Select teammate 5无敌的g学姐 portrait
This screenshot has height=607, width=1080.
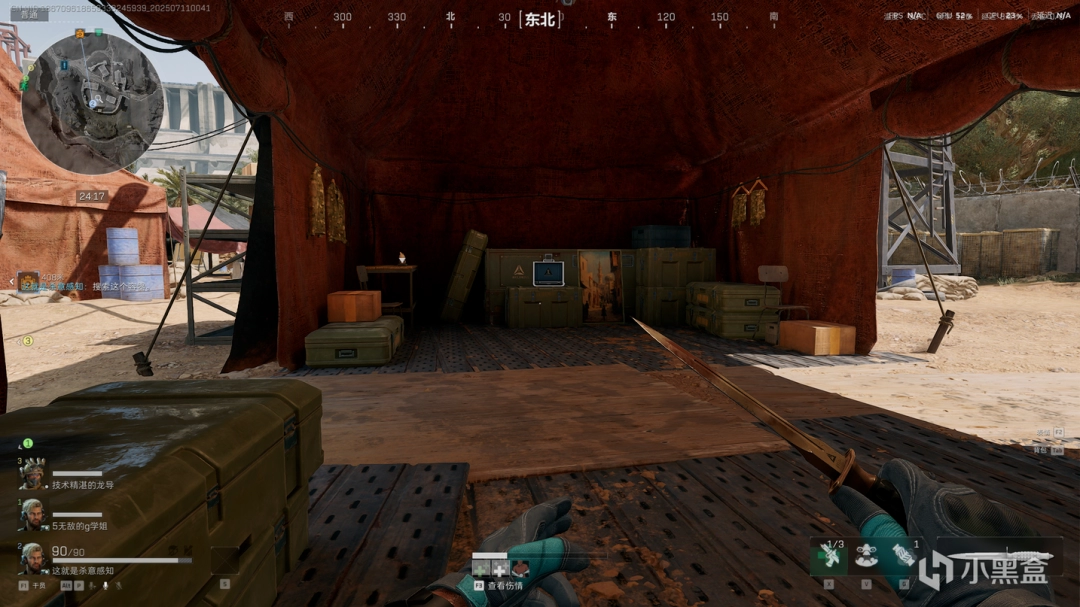click(32, 514)
